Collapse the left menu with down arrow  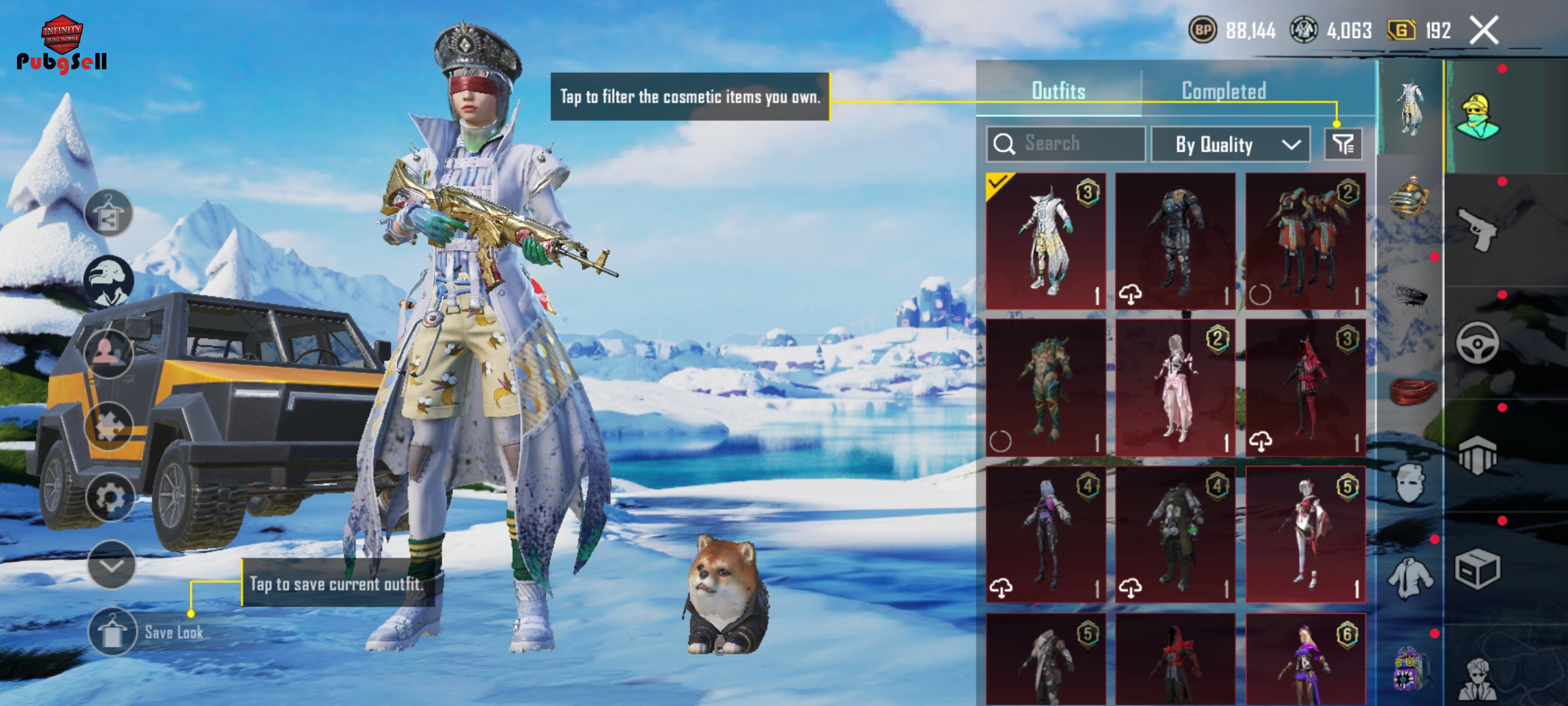pyautogui.click(x=111, y=565)
